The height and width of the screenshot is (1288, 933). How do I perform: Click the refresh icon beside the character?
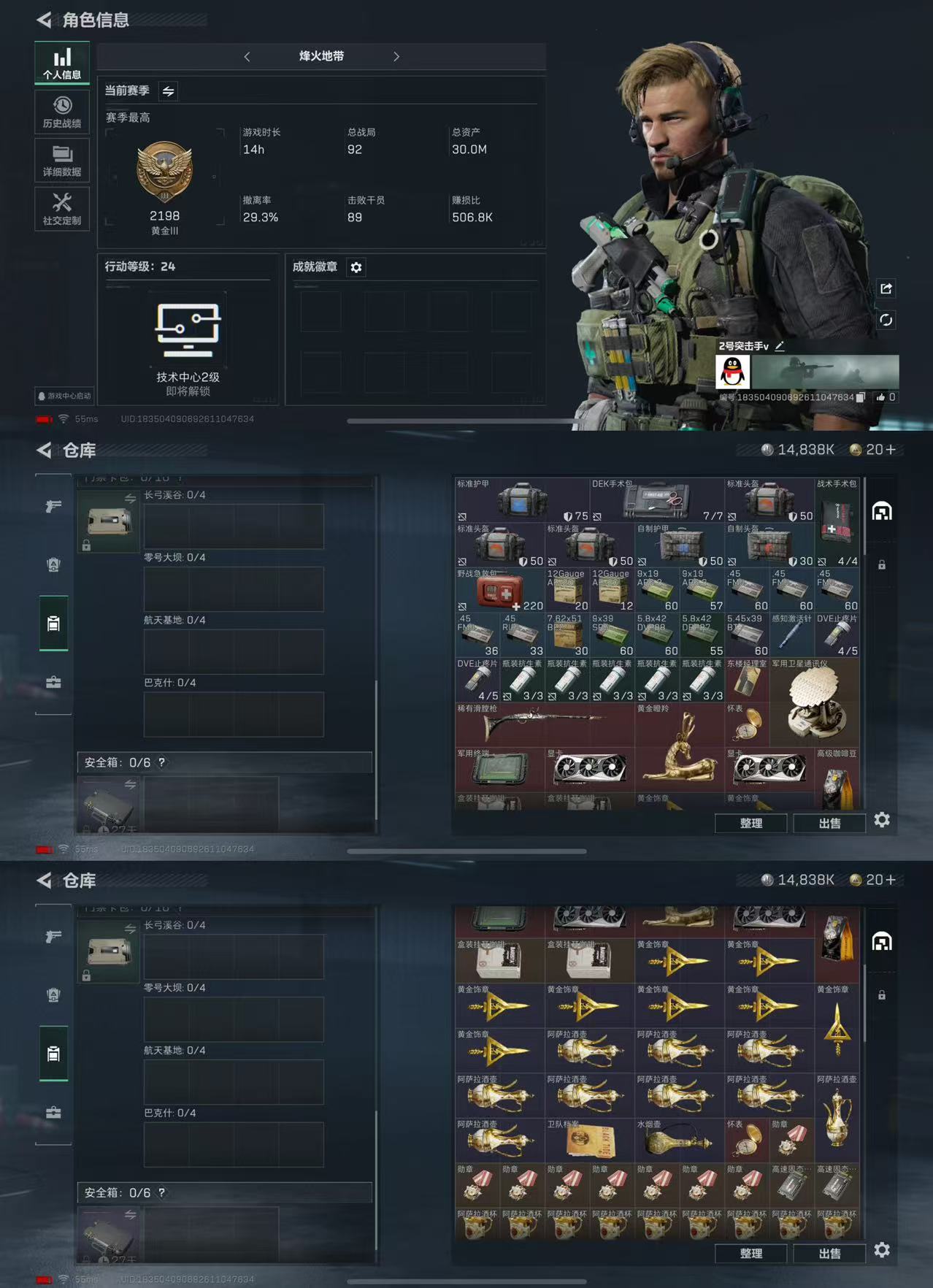click(x=886, y=320)
